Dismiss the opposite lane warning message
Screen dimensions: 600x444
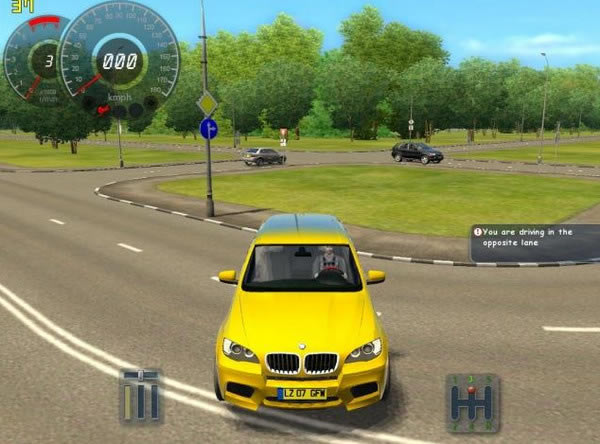(534, 243)
